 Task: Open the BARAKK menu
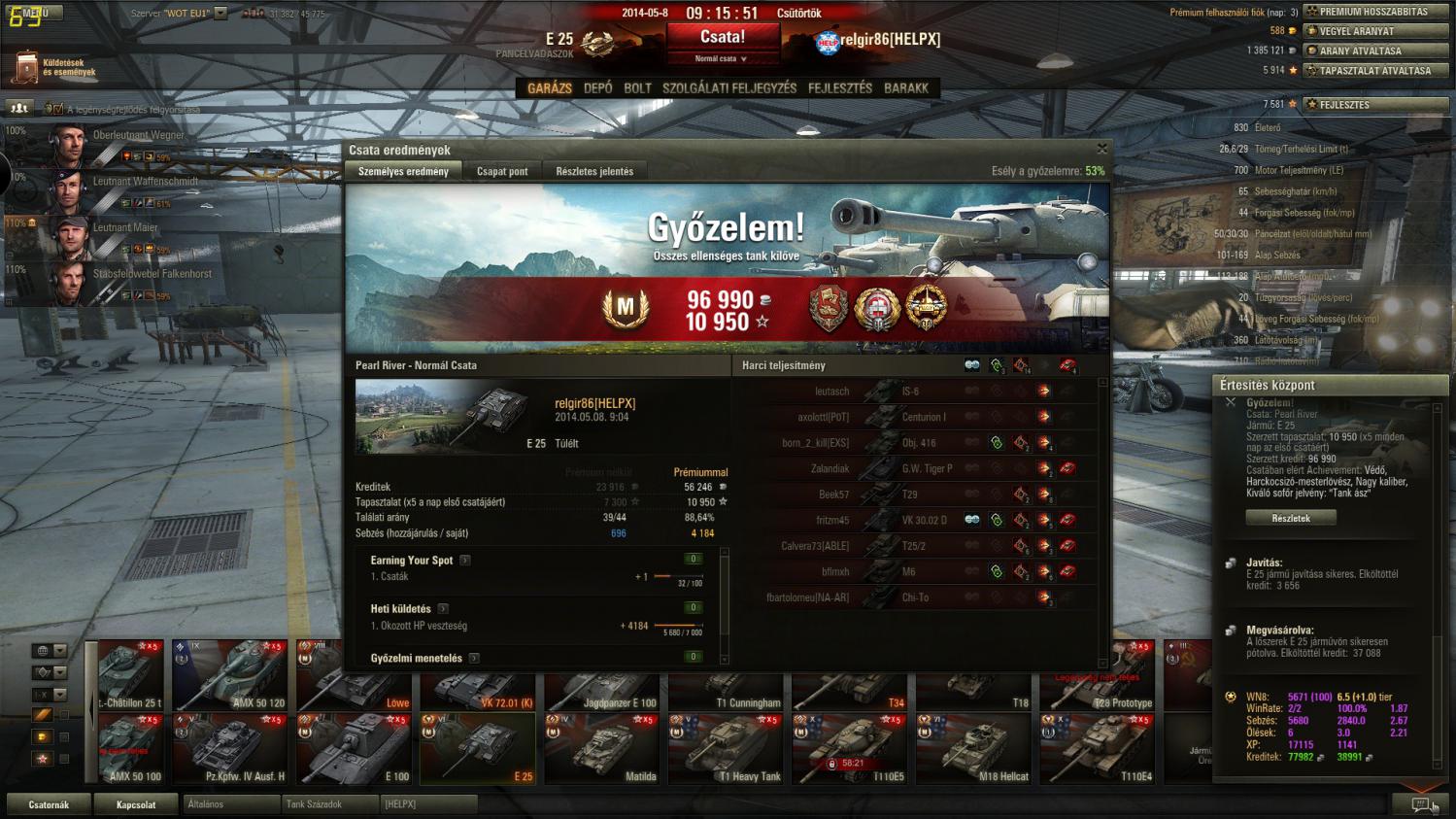pyautogui.click(x=906, y=87)
